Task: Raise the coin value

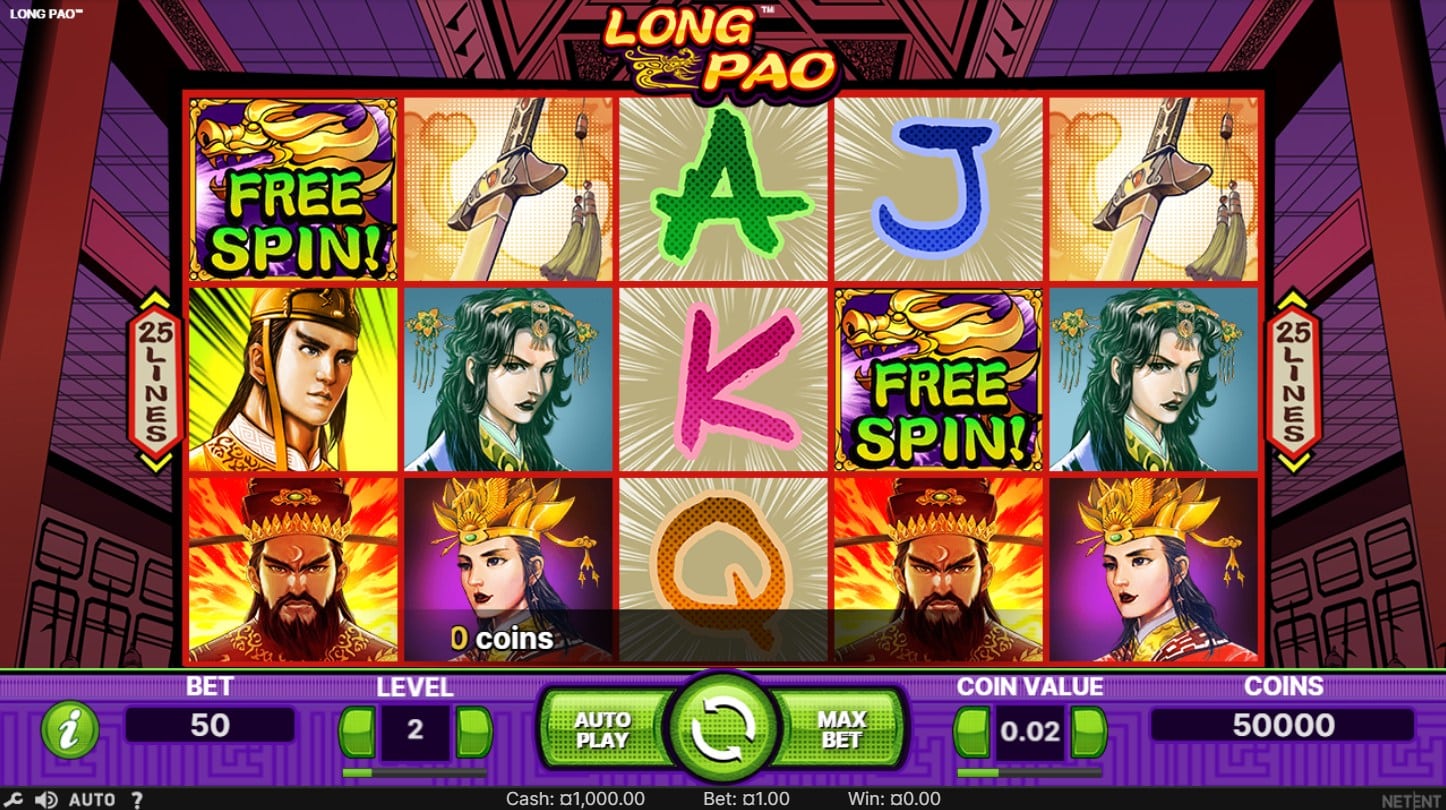Action: 1088,731
